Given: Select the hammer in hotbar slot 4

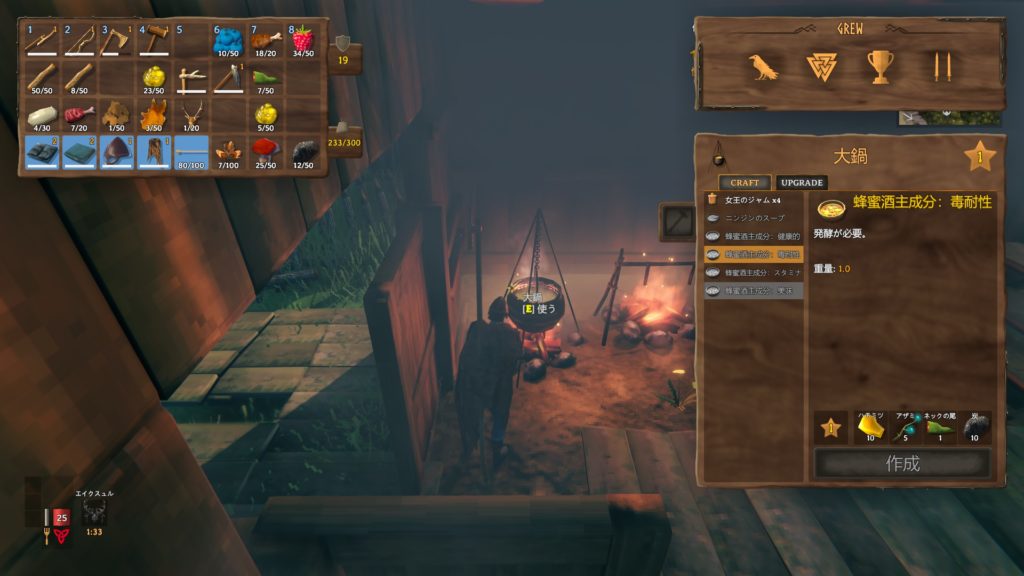Looking at the screenshot, I should tap(153, 42).
